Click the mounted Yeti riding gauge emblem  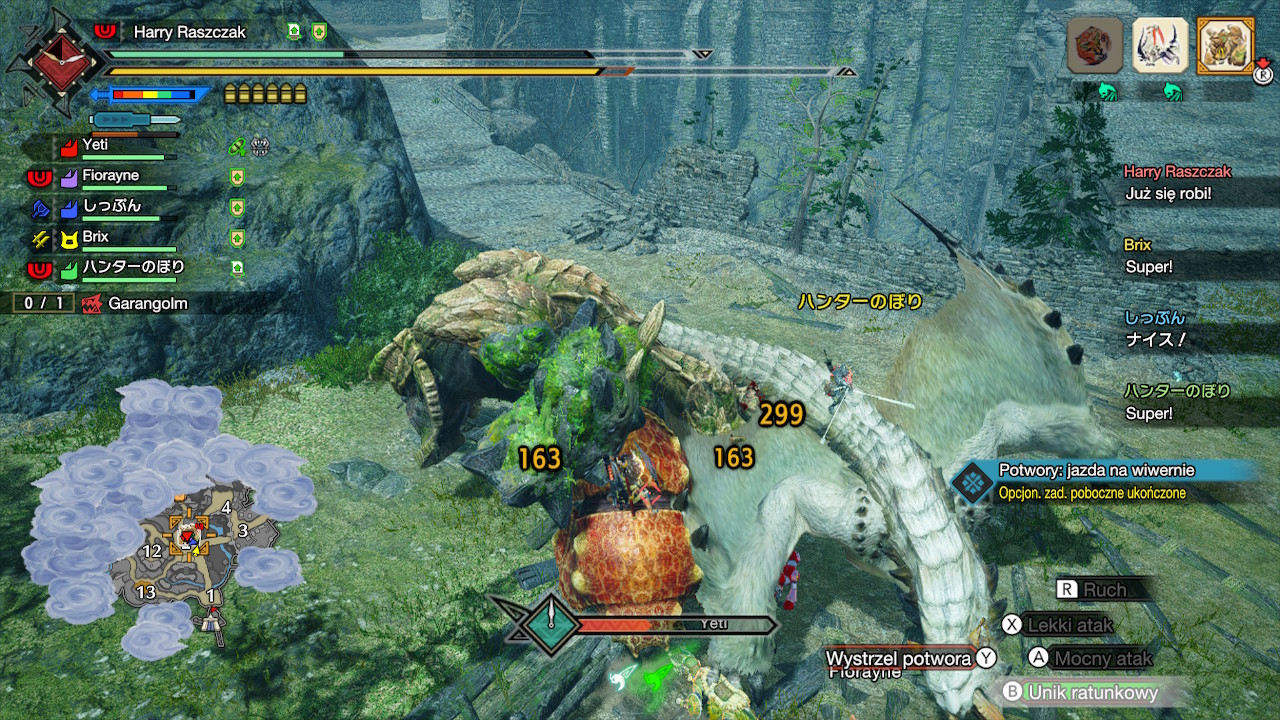tap(550, 624)
